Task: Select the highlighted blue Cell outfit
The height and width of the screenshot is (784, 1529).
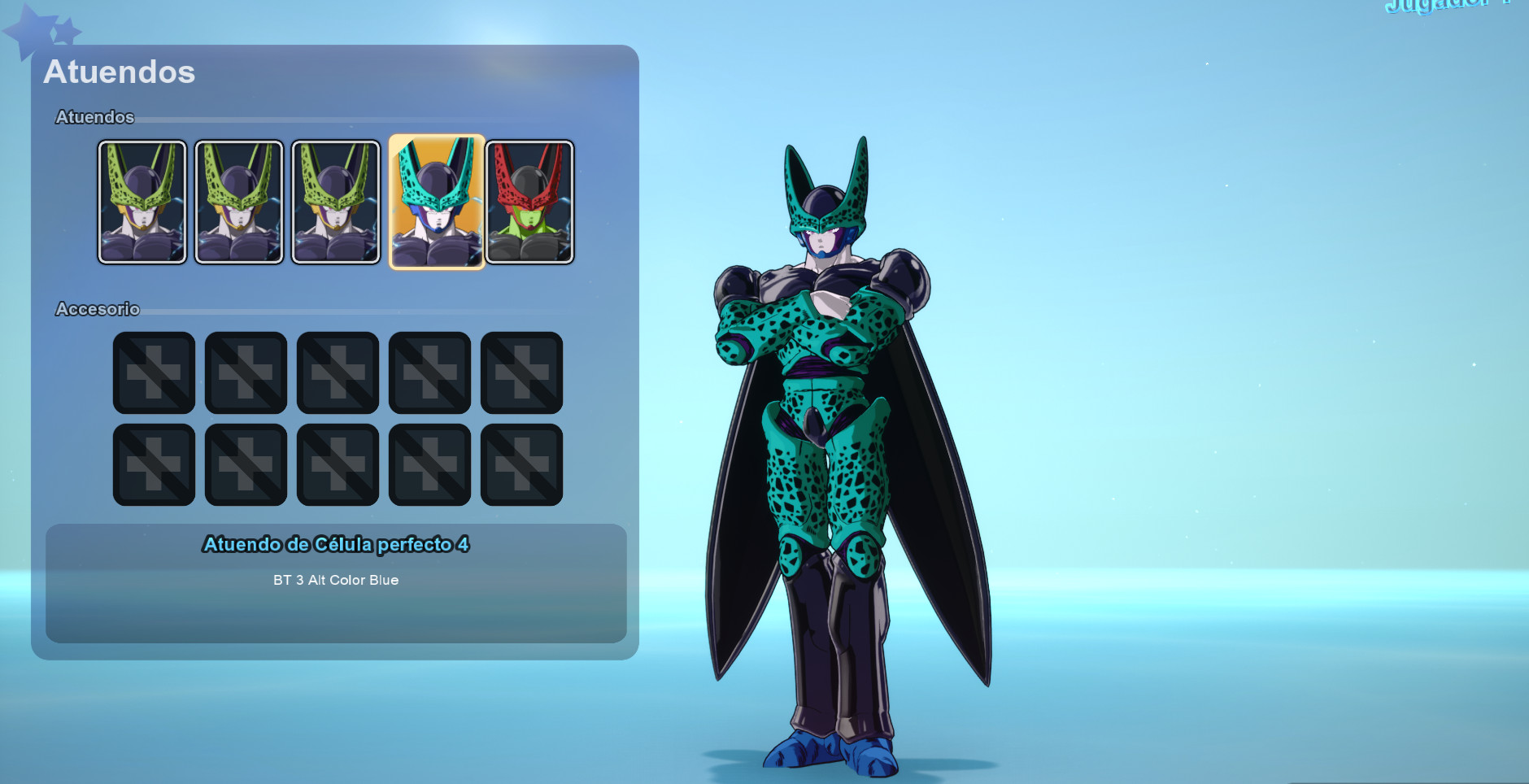Action: (434, 200)
